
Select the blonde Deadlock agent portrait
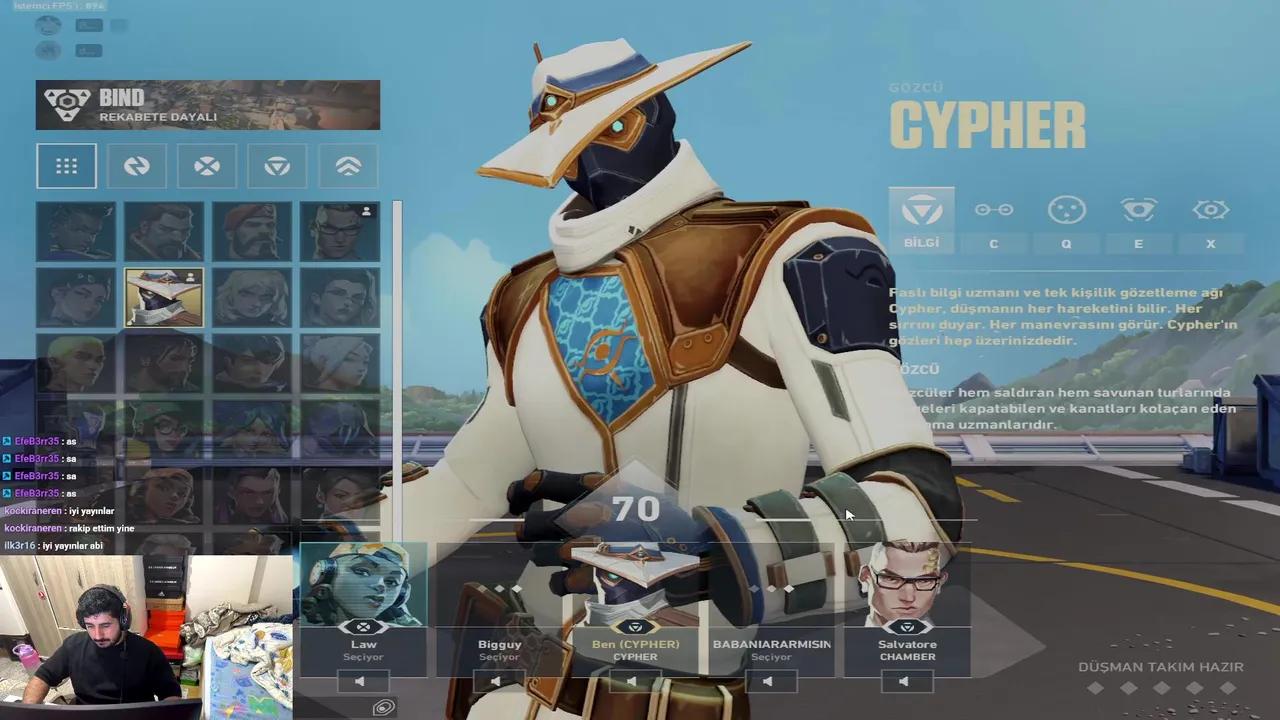pos(252,297)
